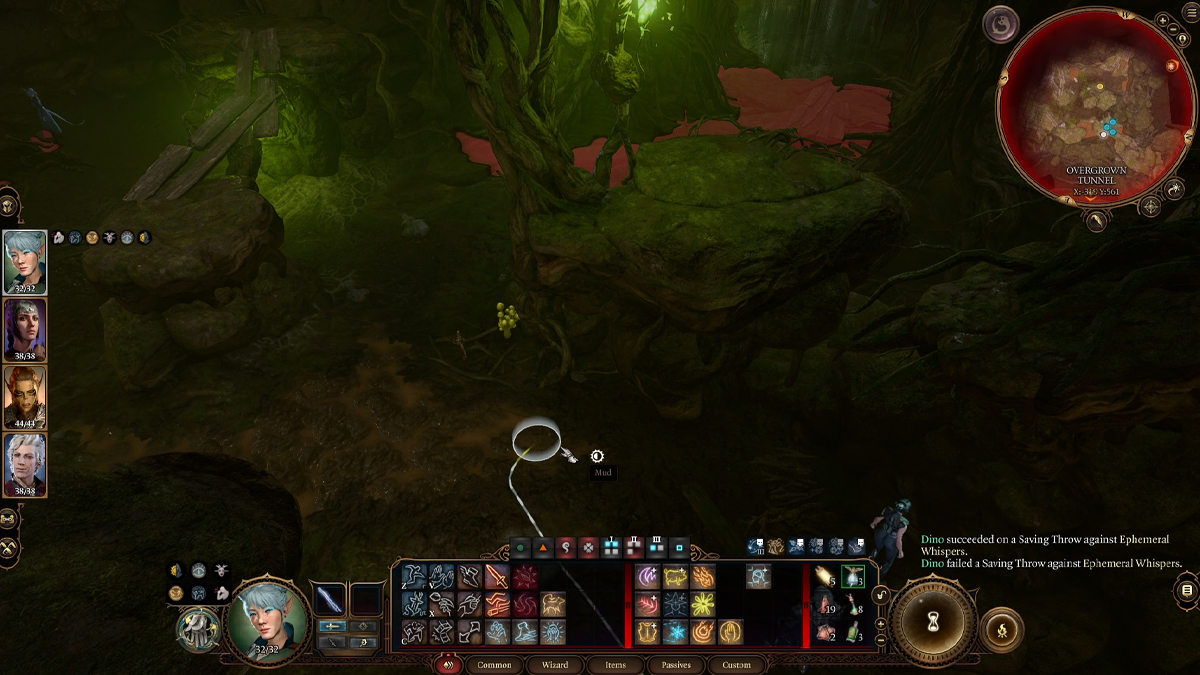Screen dimensions: 1200x675
Task: Switch to the Custom hotbar tab
Action: pos(736,665)
